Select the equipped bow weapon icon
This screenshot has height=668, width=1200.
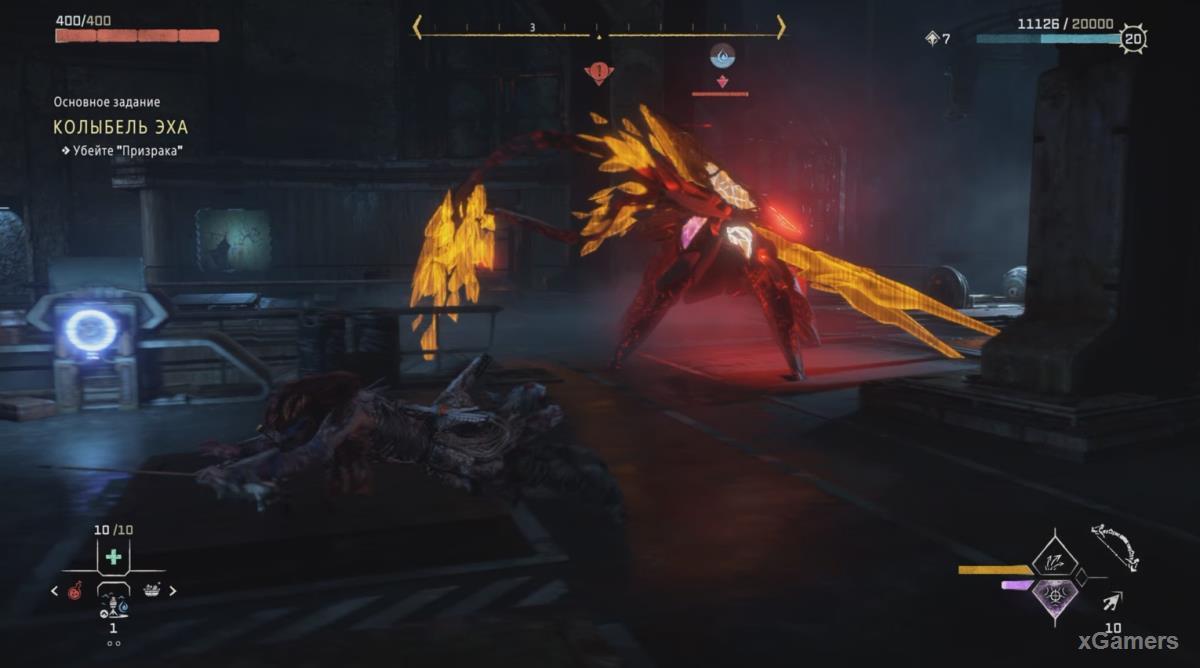click(x=1114, y=545)
